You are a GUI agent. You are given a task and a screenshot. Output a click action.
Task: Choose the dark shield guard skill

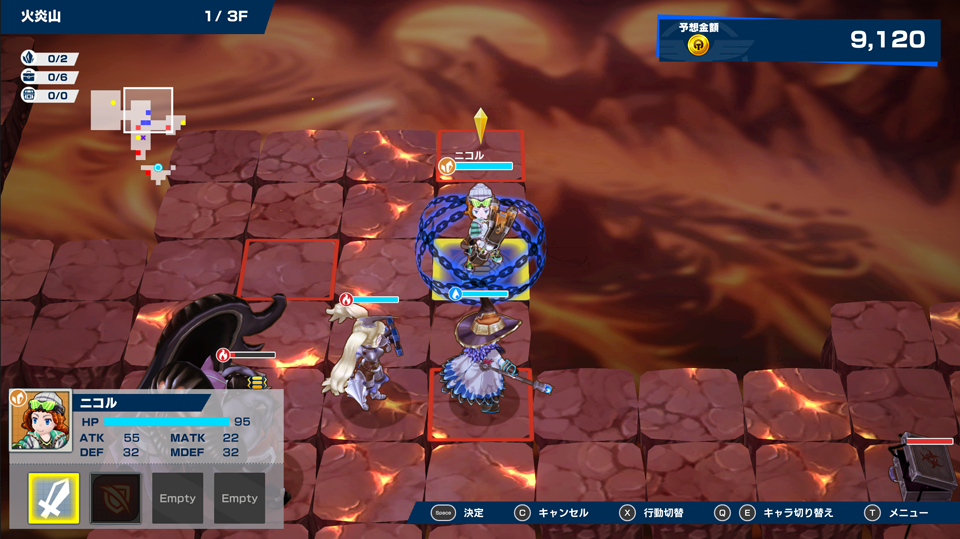tap(116, 498)
